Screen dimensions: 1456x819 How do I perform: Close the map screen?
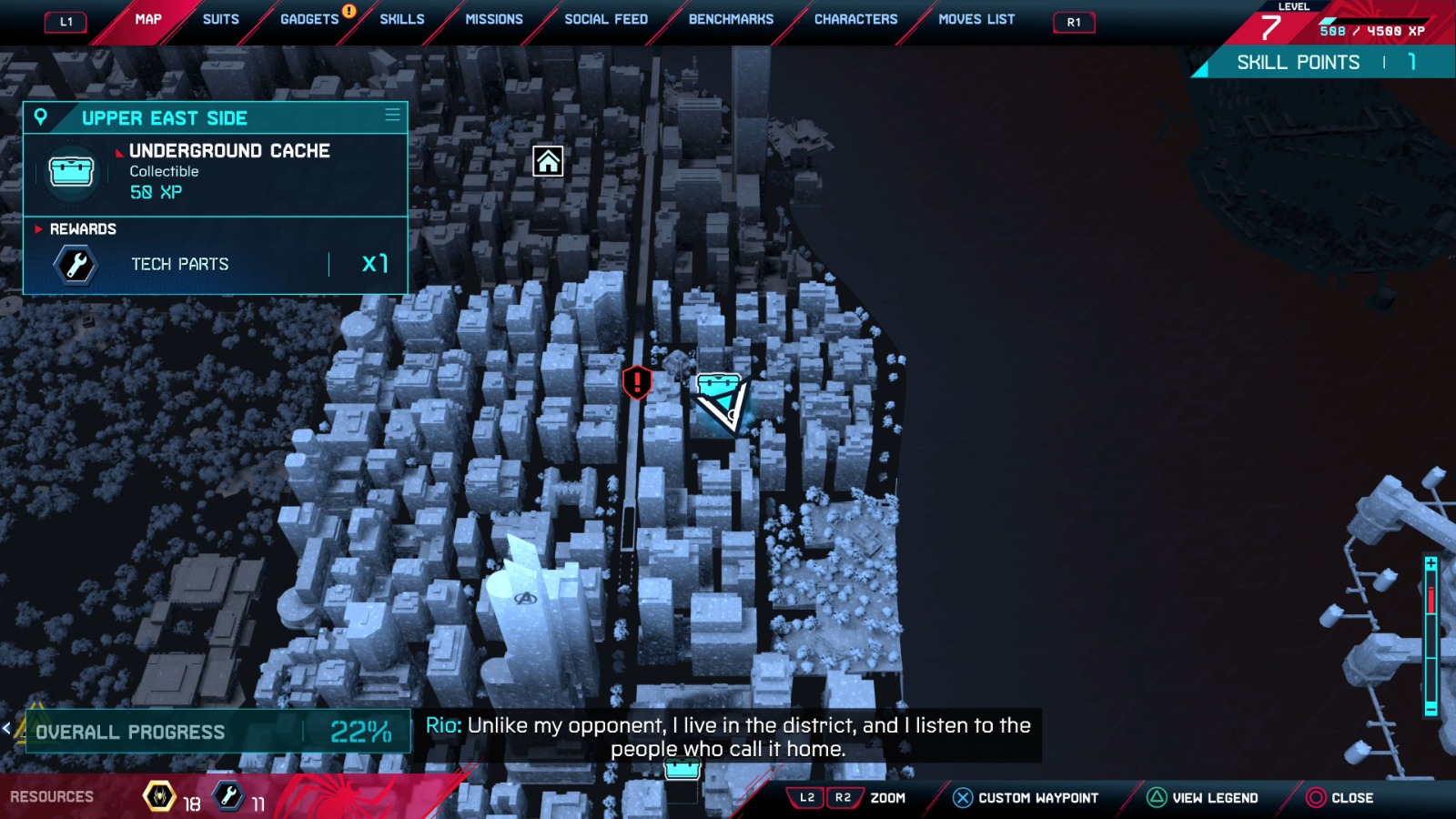tap(1340, 798)
